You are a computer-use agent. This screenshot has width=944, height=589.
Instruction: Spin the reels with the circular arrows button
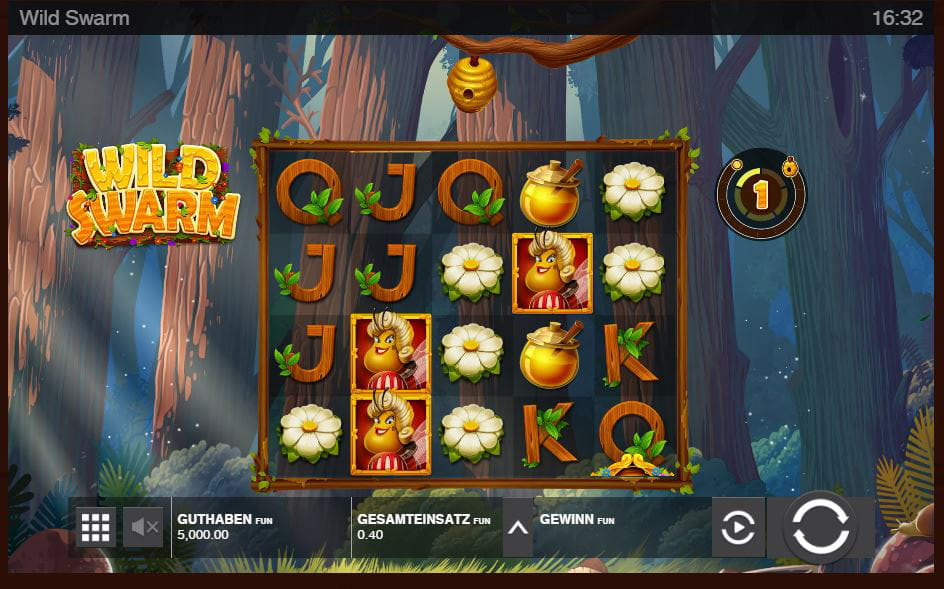[820, 526]
